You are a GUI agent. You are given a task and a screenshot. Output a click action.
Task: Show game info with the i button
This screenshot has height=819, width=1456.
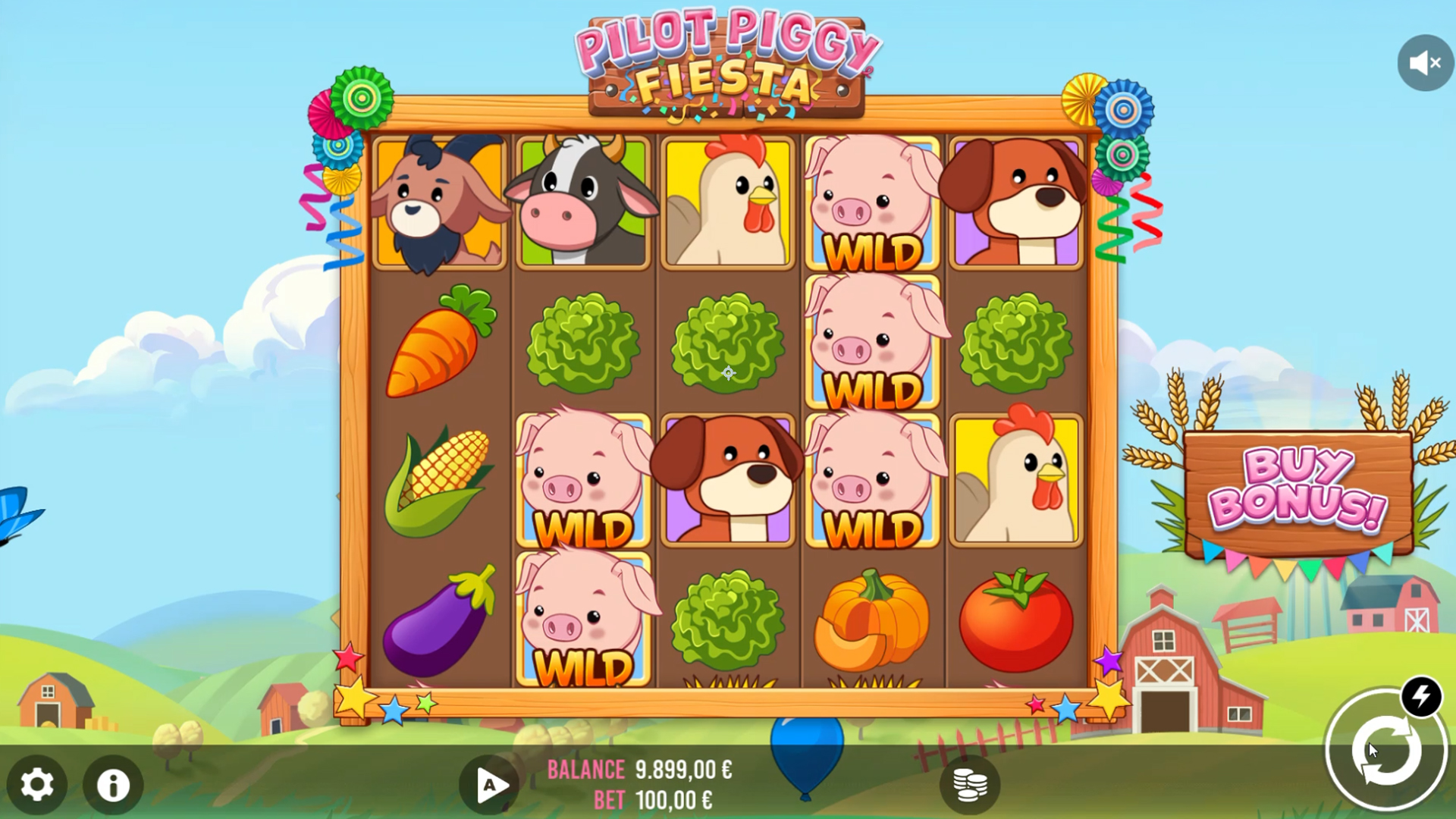pyautogui.click(x=113, y=784)
